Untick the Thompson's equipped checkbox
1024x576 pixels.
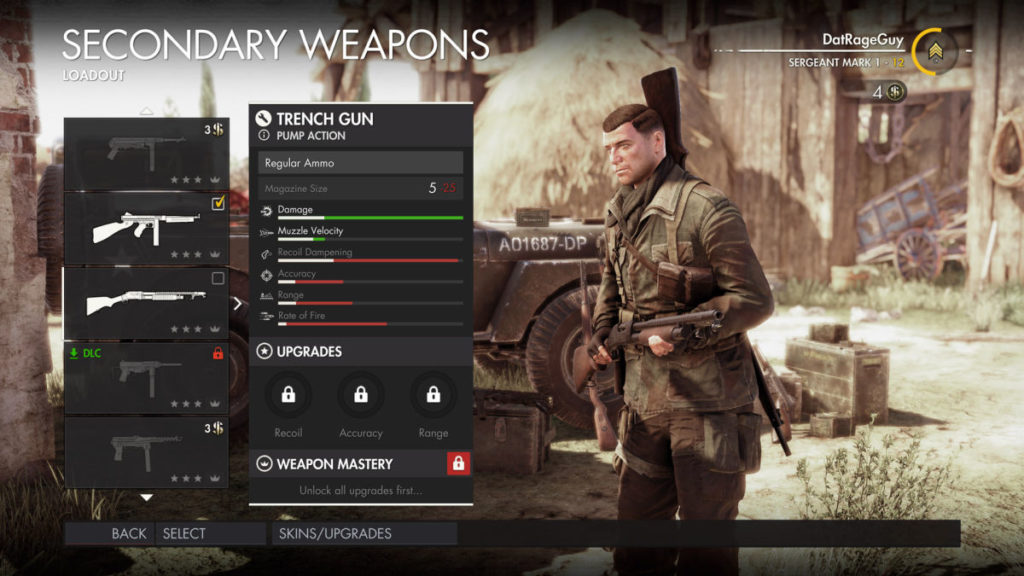coord(218,204)
